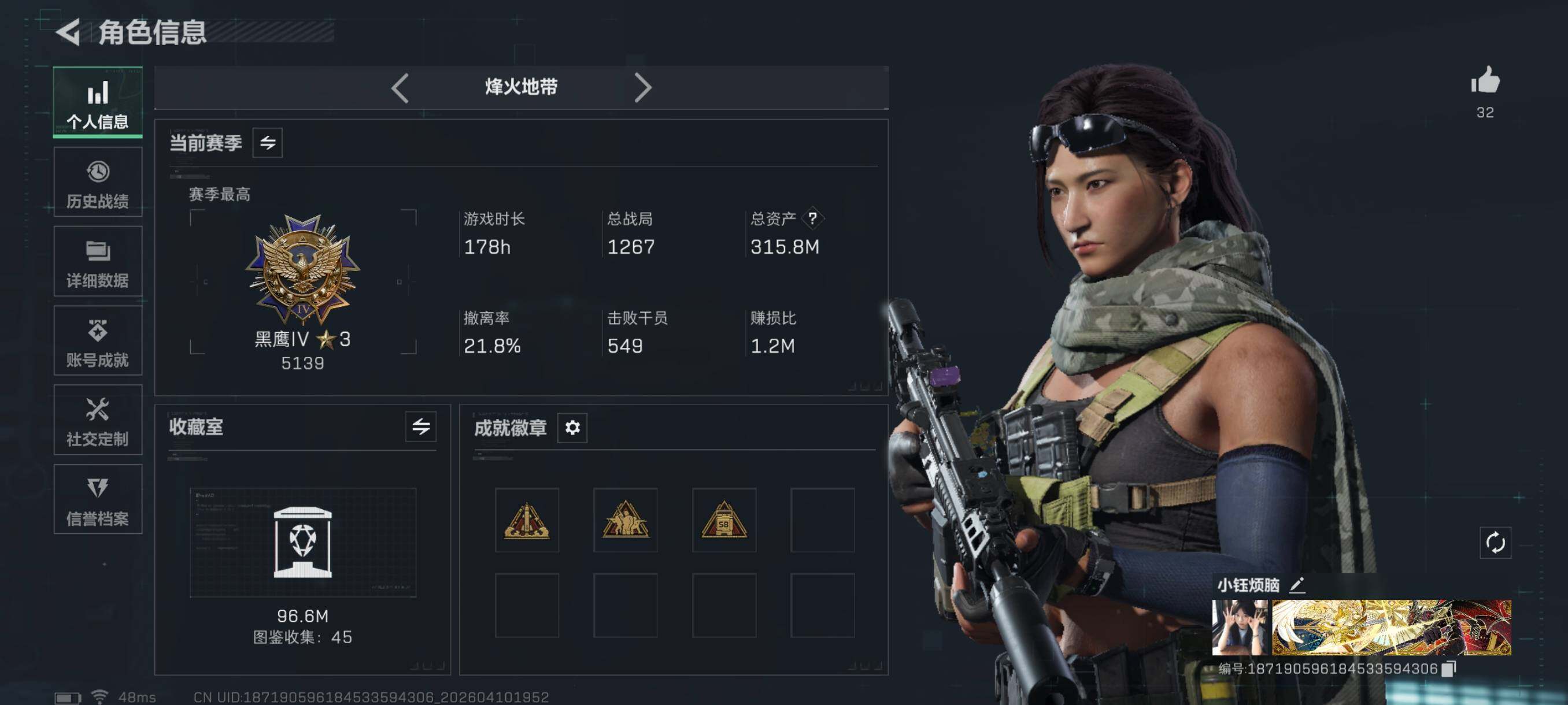Image resolution: width=1568 pixels, height=705 pixels.
Task: Click the 总资产 question mark help icon
Action: point(812,218)
